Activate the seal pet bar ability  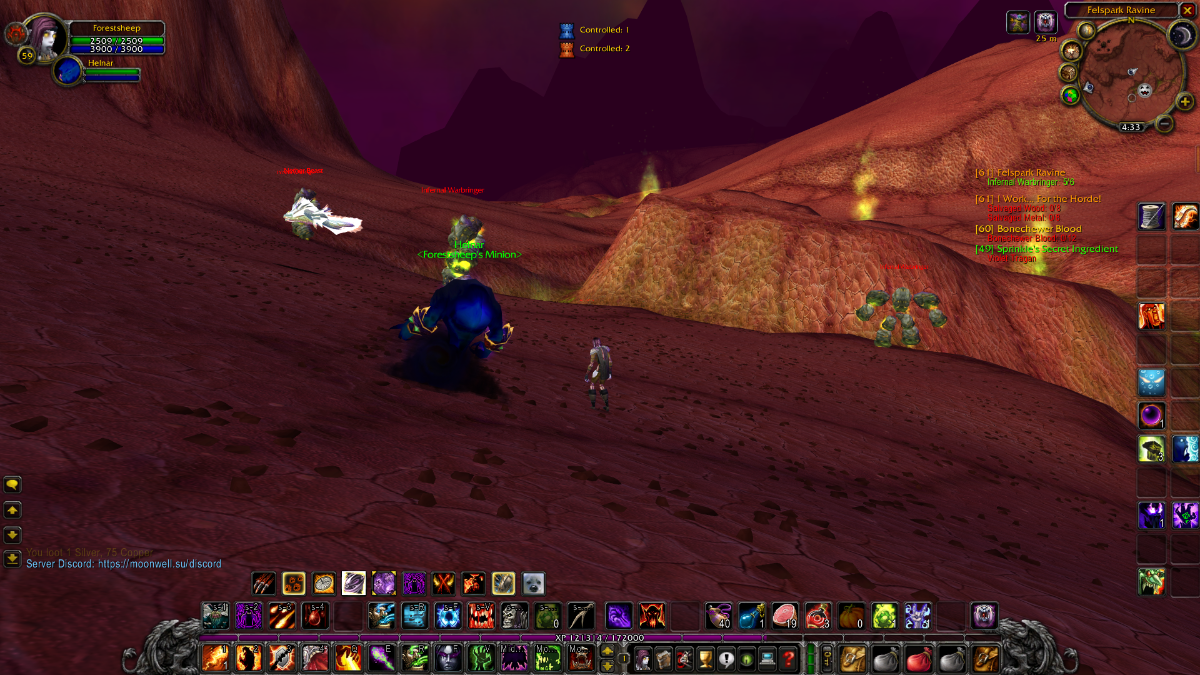[534, 583]
